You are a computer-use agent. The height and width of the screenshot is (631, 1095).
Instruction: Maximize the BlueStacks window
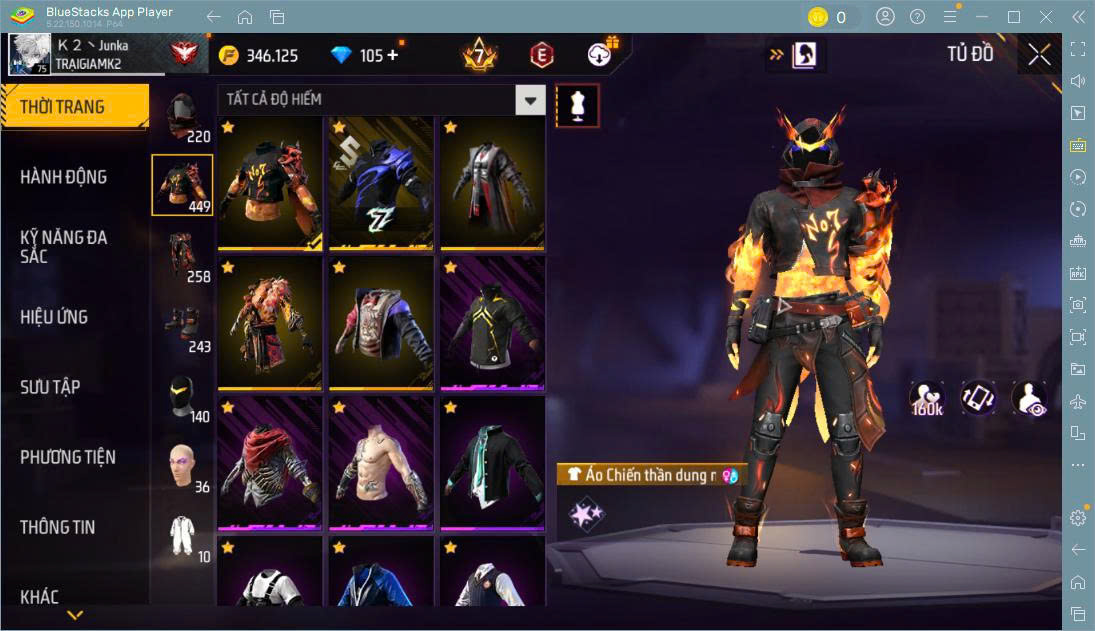click(1014, 17)
